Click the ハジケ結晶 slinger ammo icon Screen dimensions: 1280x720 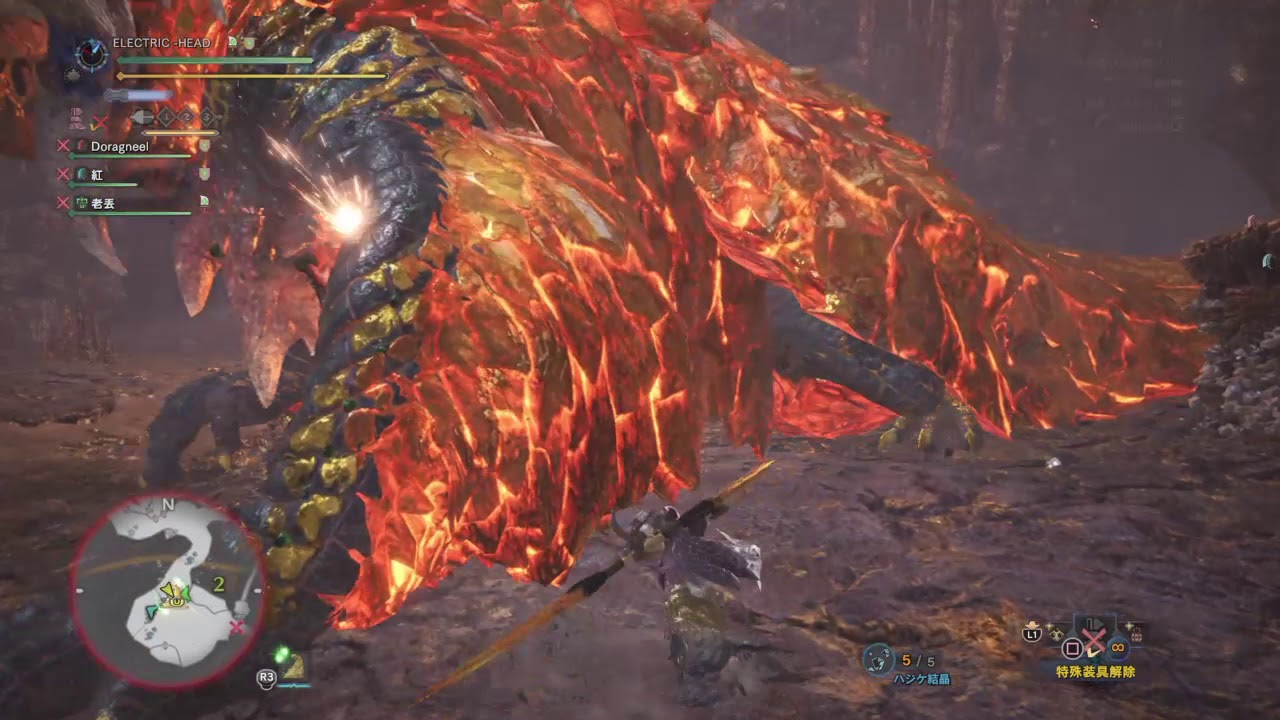click(x=877, y=656)
